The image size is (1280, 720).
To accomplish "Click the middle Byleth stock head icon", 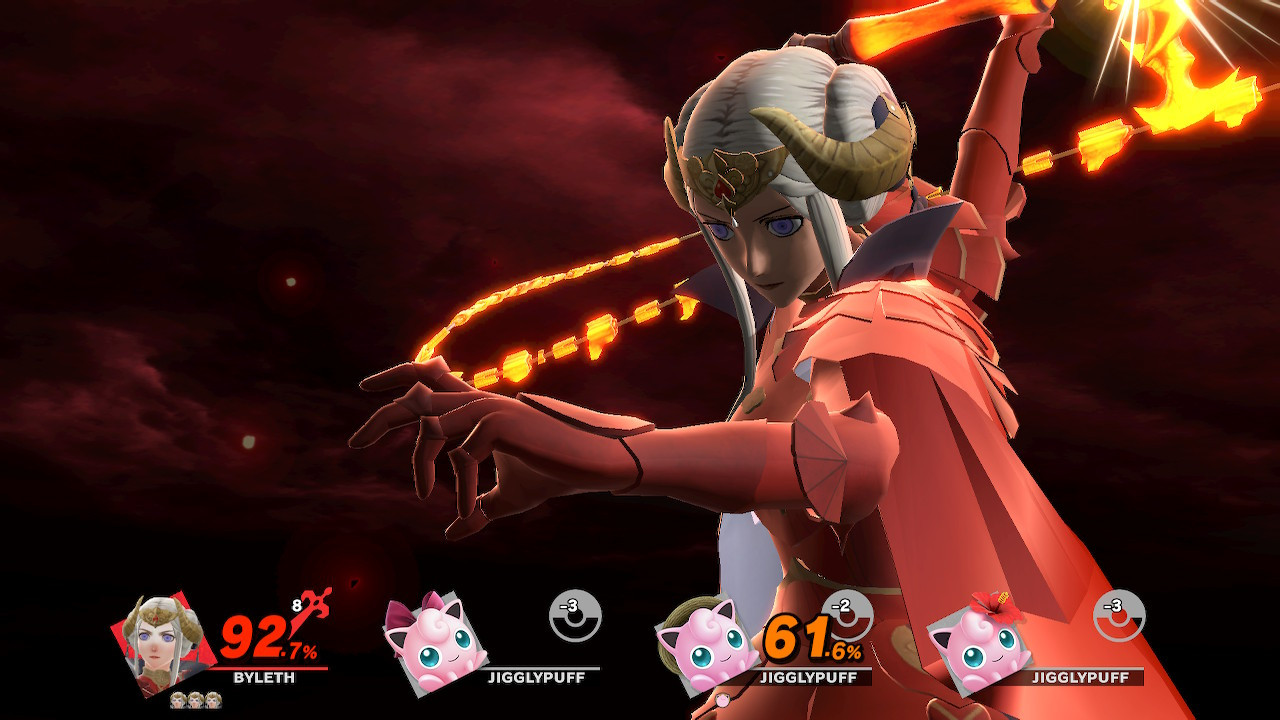I will [x=194, y=699].
